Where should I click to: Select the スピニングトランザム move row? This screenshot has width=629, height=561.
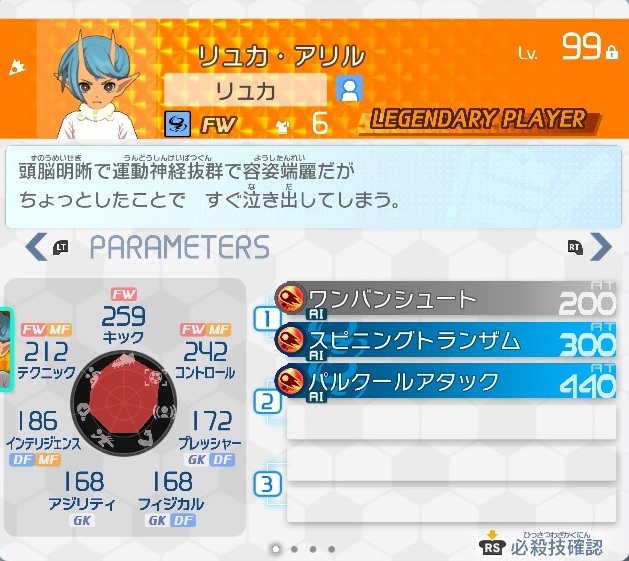(x=445, y=340)
